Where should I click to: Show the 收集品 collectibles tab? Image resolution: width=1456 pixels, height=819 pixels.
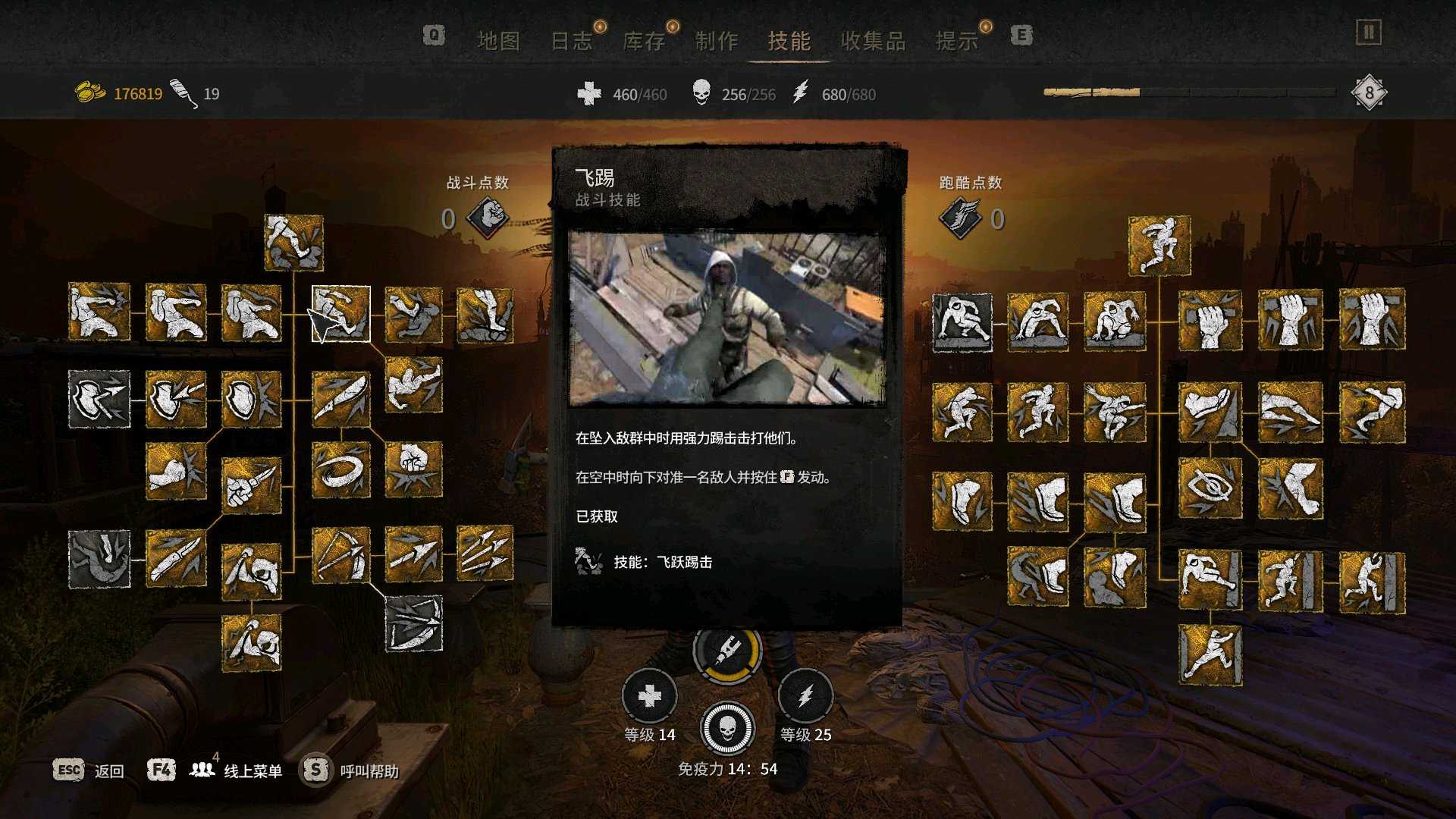click(x=873, y=41)
